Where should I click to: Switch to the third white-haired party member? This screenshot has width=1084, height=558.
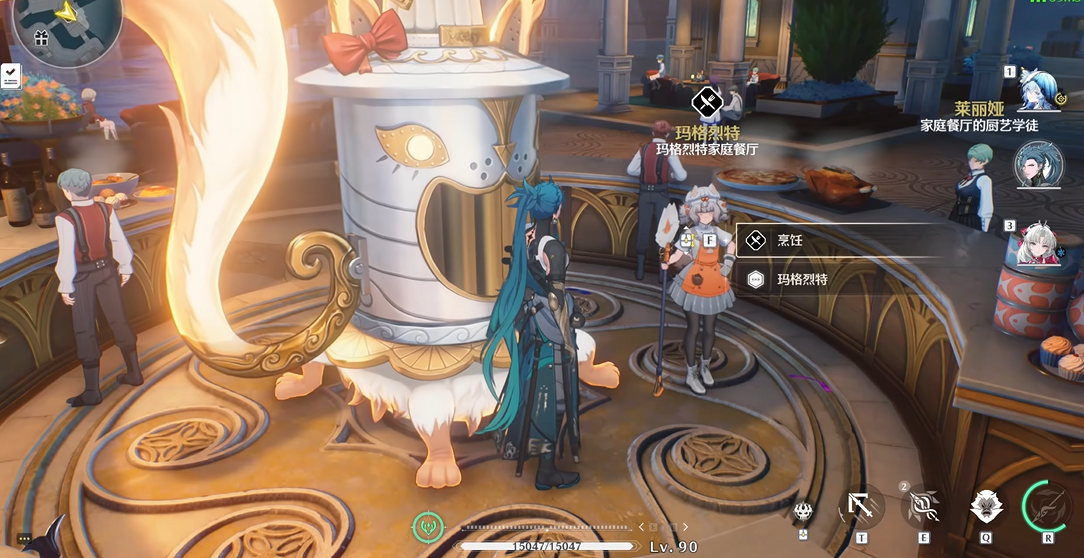pyautogui.click(x=1038, y=244)
